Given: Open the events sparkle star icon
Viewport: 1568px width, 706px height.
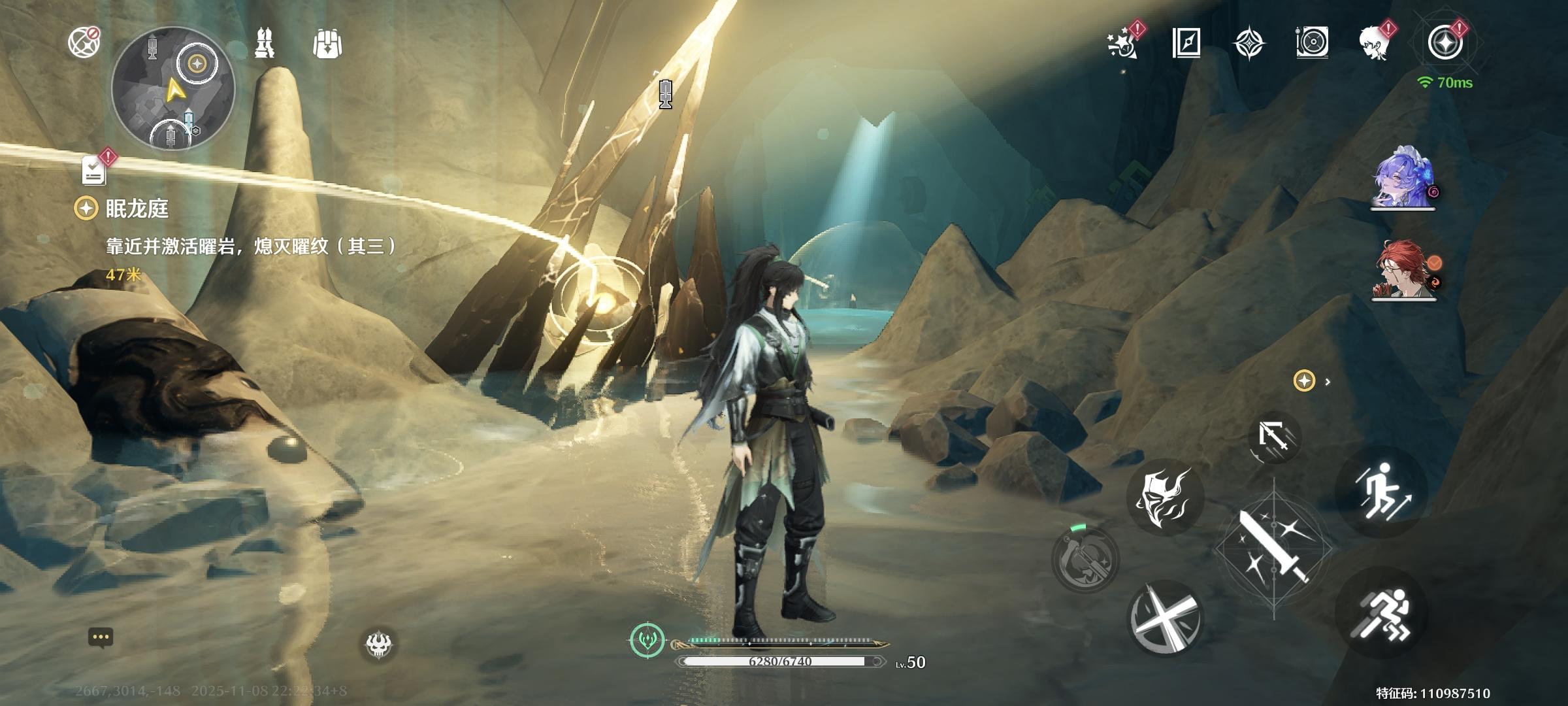Looking at the screenshot, I should coord(1122,43).
